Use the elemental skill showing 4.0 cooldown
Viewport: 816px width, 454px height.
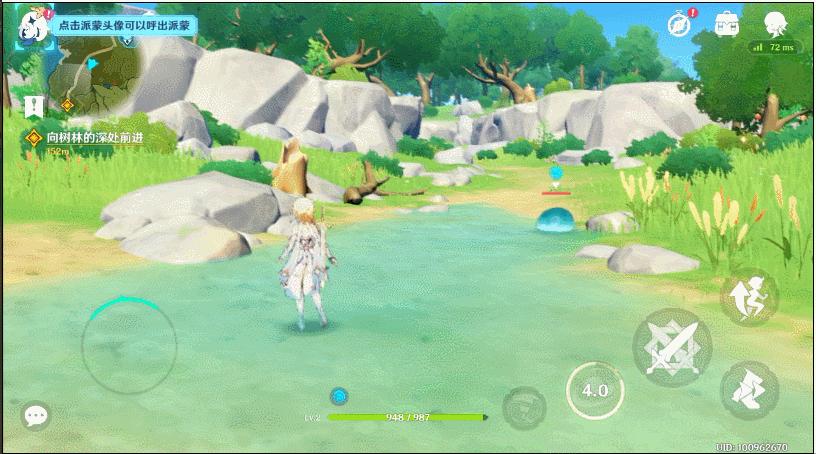pyautogui.click(x=595, y=390)
